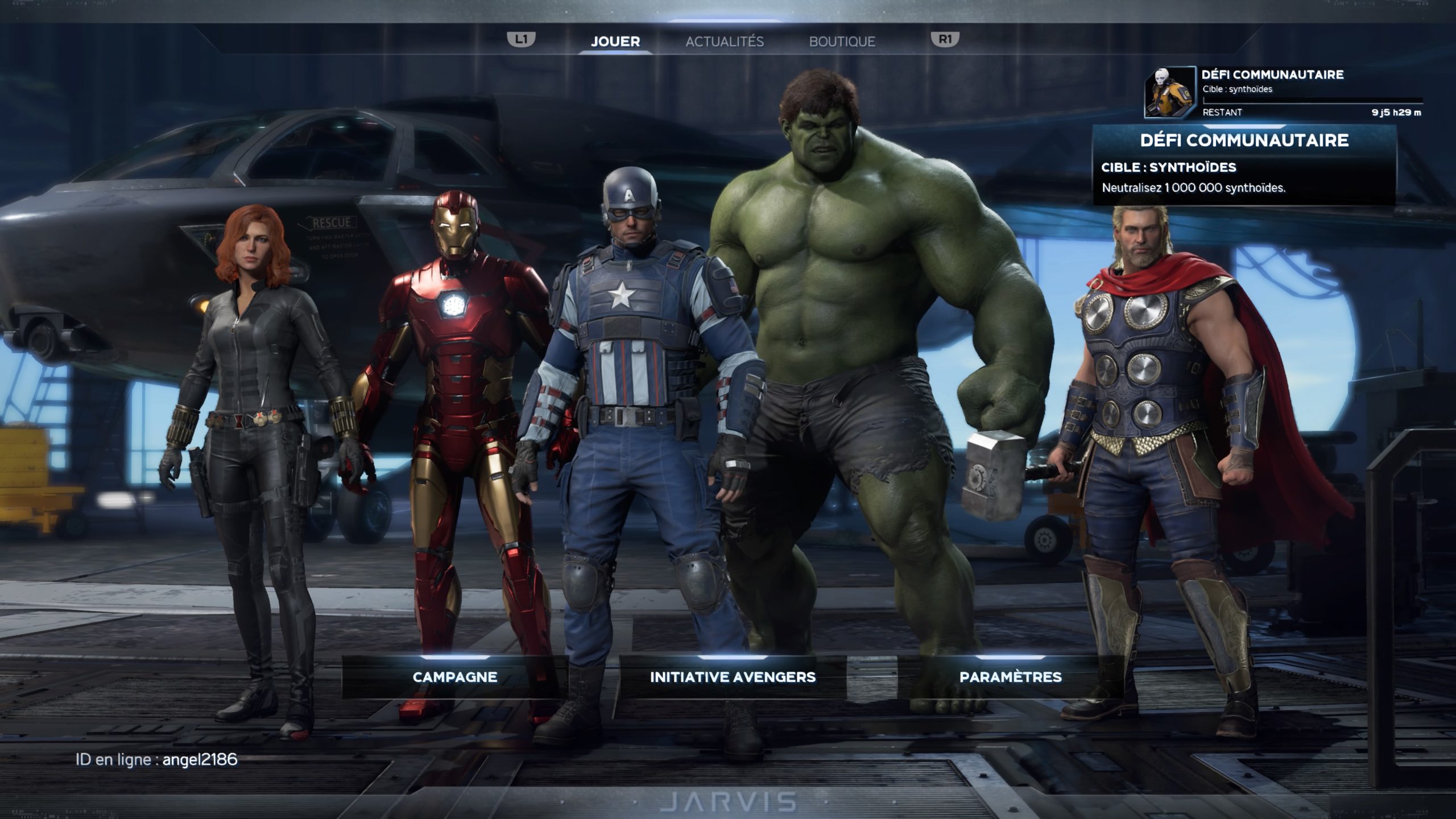Open the Actualités tab

(x=724, y=42)
